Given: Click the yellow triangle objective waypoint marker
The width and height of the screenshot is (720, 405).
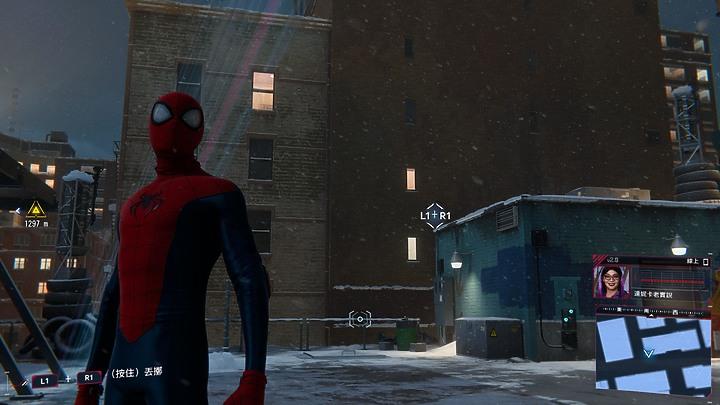Looking at the screenshot, I should [36, 209].
